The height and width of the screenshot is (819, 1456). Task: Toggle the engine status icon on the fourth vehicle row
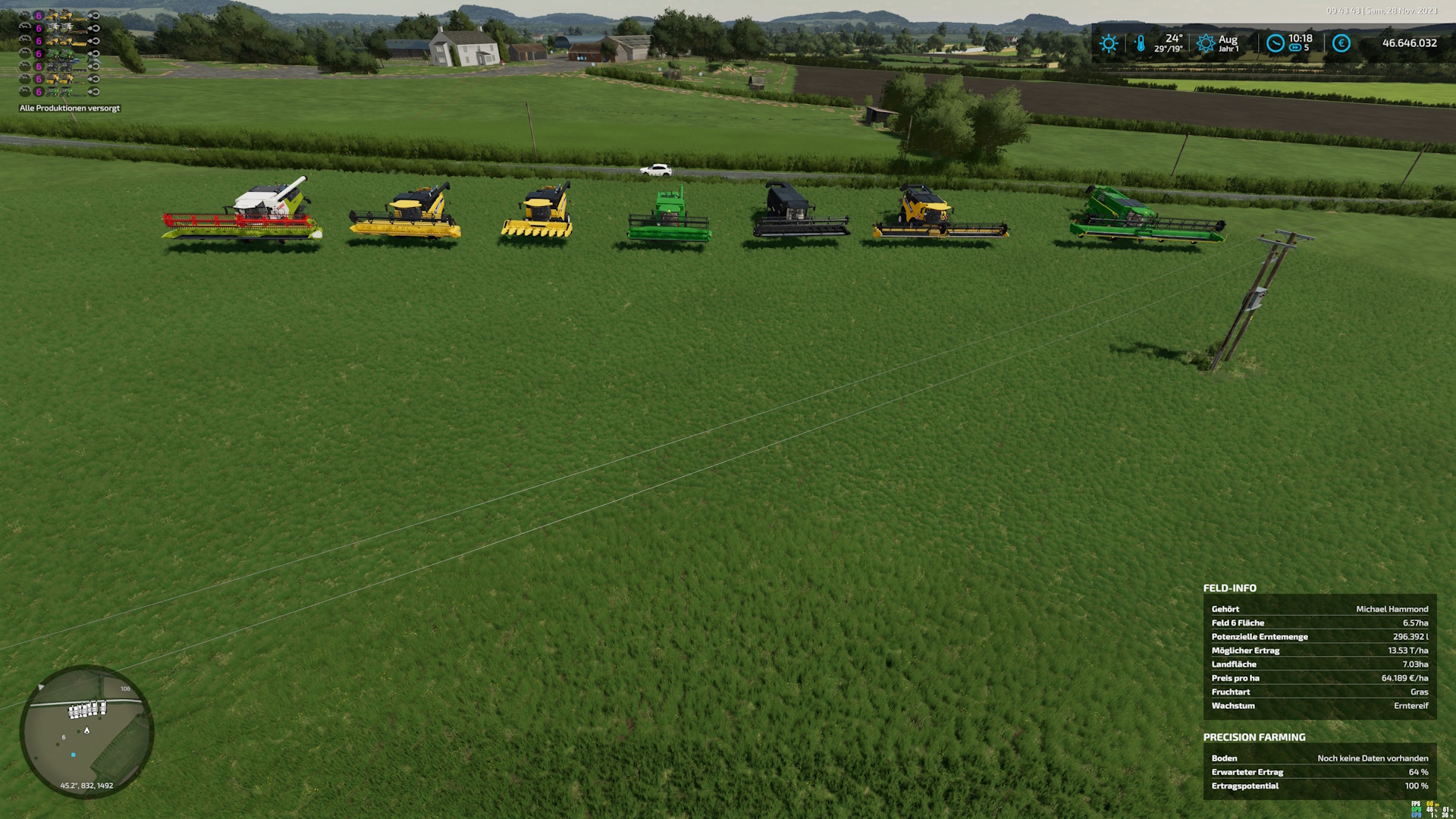pos(25,53)
